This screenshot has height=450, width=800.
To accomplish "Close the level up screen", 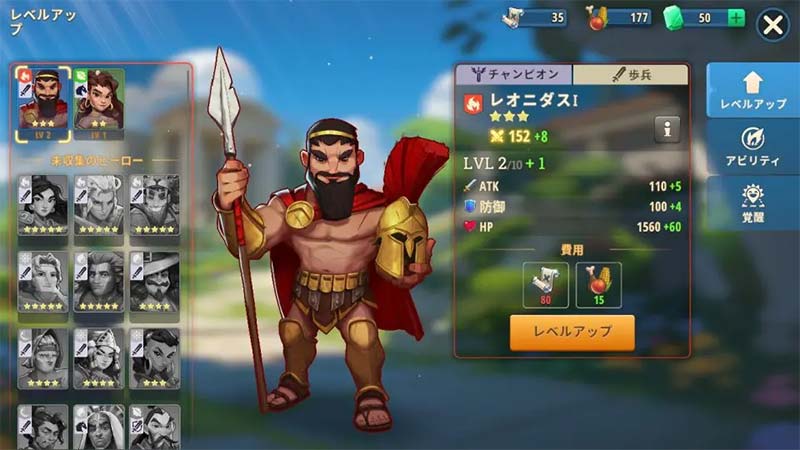I will click(x=773, y=26).
